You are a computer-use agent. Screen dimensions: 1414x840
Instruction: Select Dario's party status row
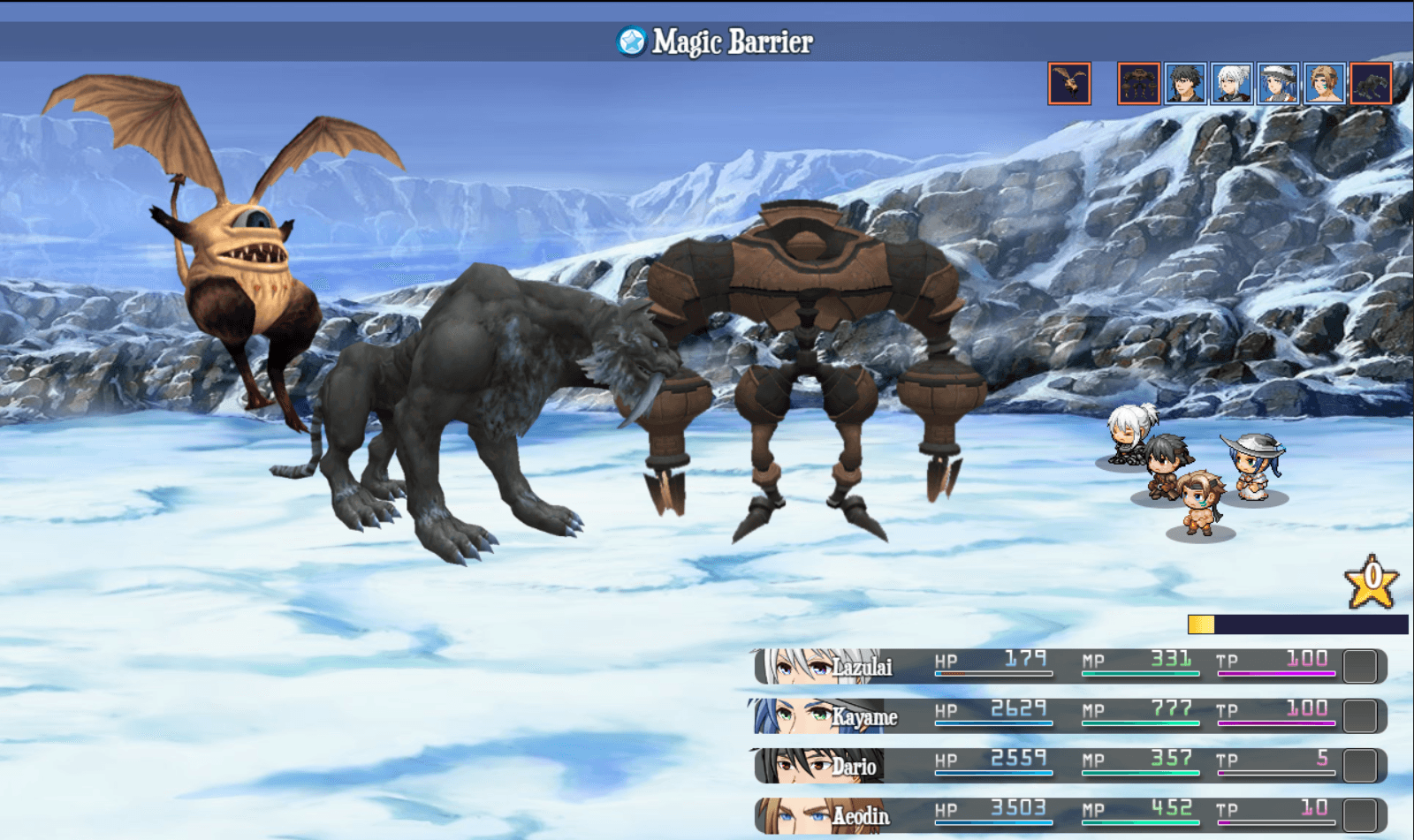(1069, 766)
